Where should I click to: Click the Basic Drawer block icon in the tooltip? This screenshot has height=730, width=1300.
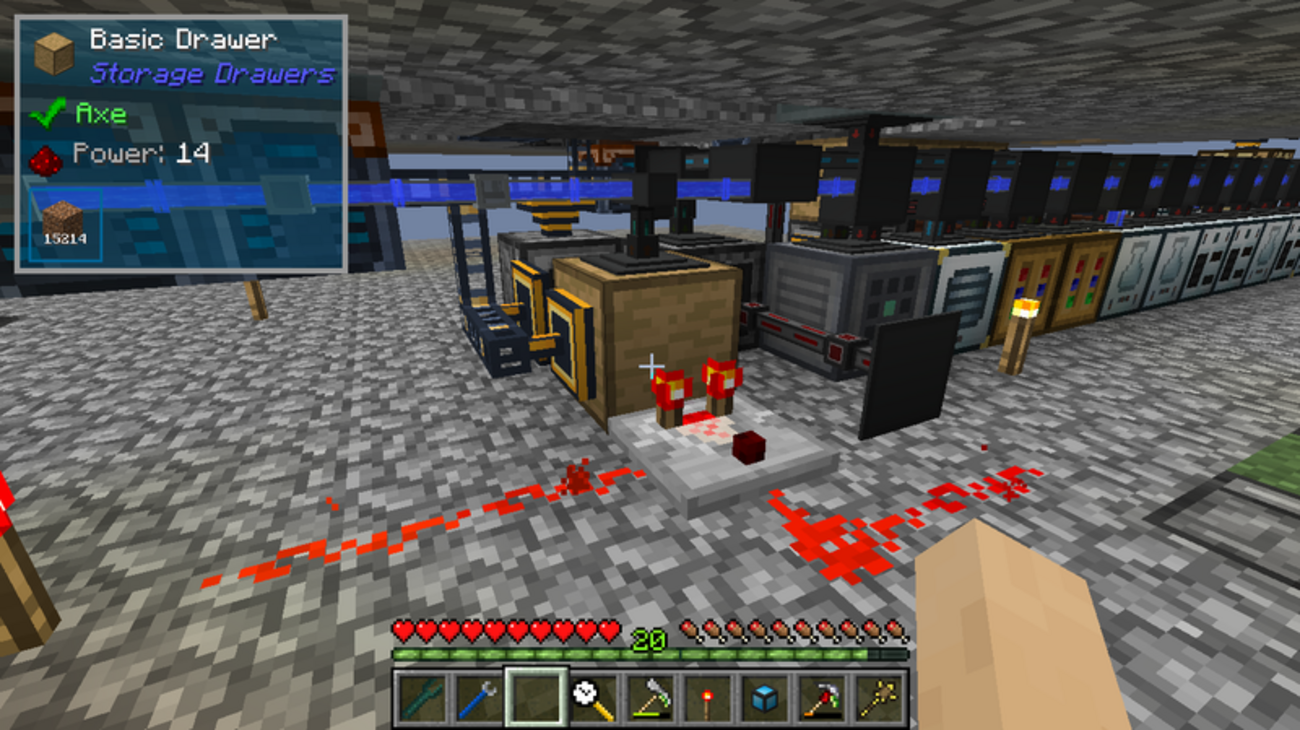click(54, 53)
